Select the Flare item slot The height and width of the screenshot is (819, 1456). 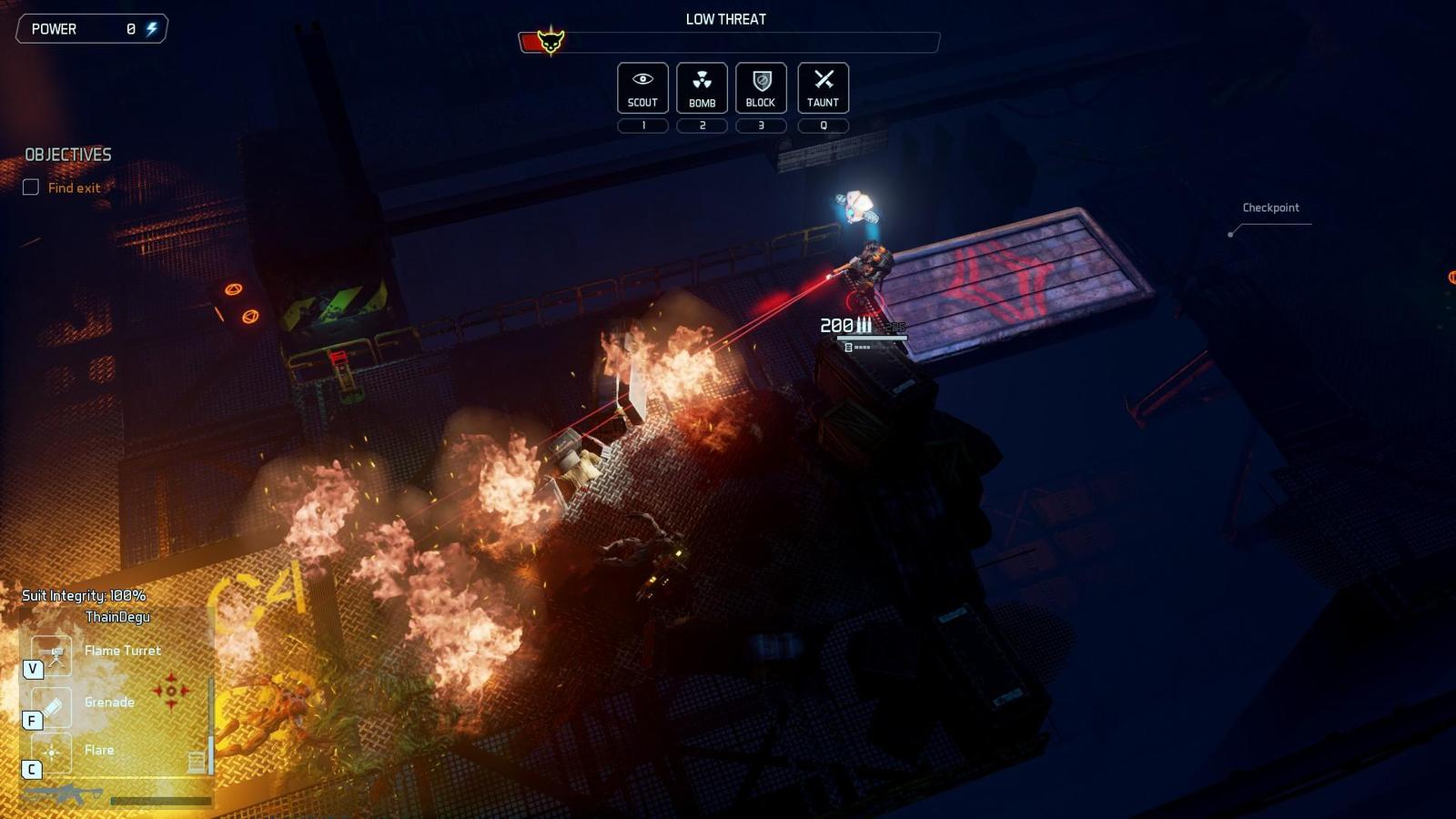(52, 752)
